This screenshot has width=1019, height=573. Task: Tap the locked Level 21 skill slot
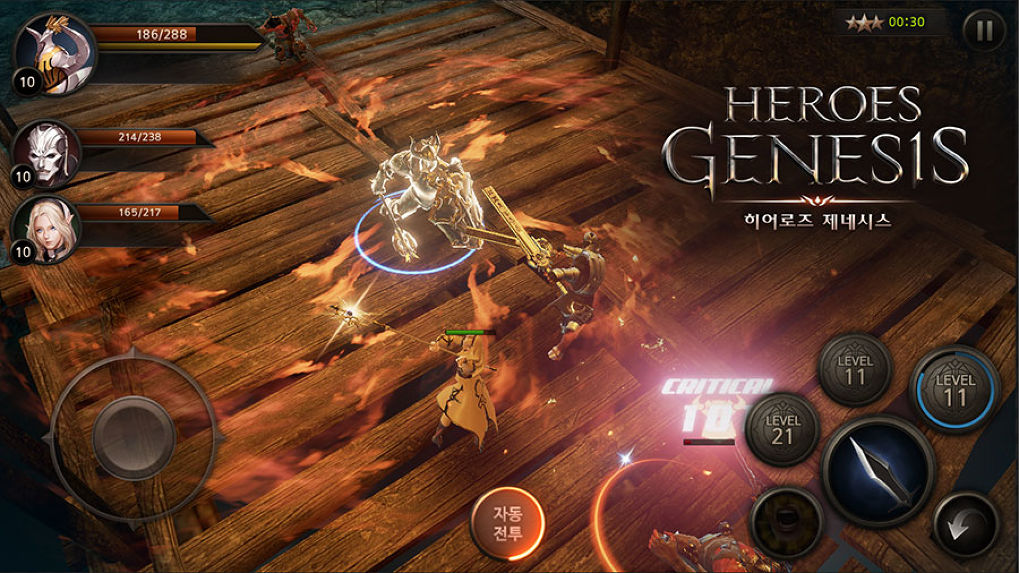(x=782, y=428)
